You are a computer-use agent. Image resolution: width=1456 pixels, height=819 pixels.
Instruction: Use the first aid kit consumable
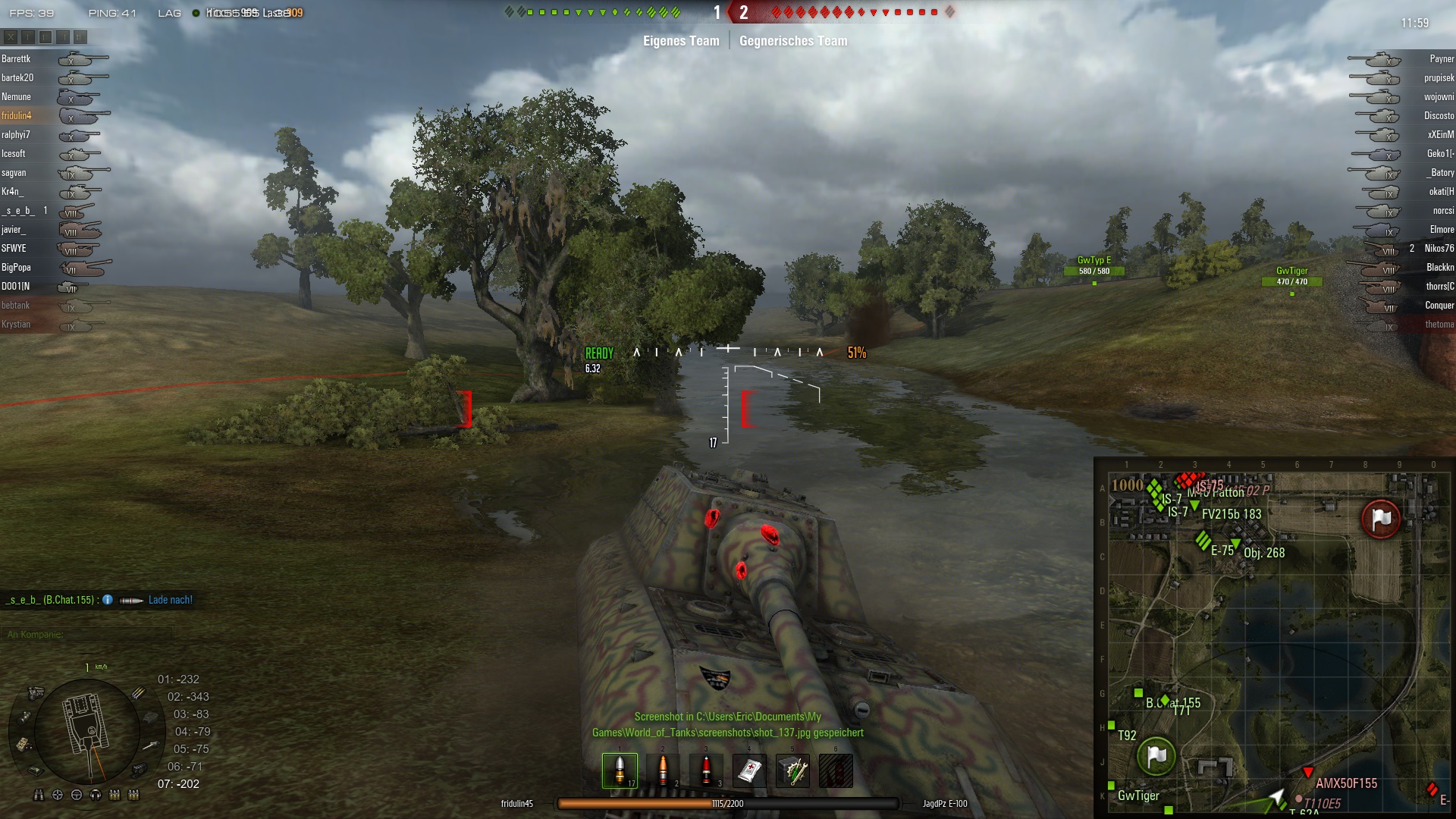pyautogui.click(x=749, y=770)
